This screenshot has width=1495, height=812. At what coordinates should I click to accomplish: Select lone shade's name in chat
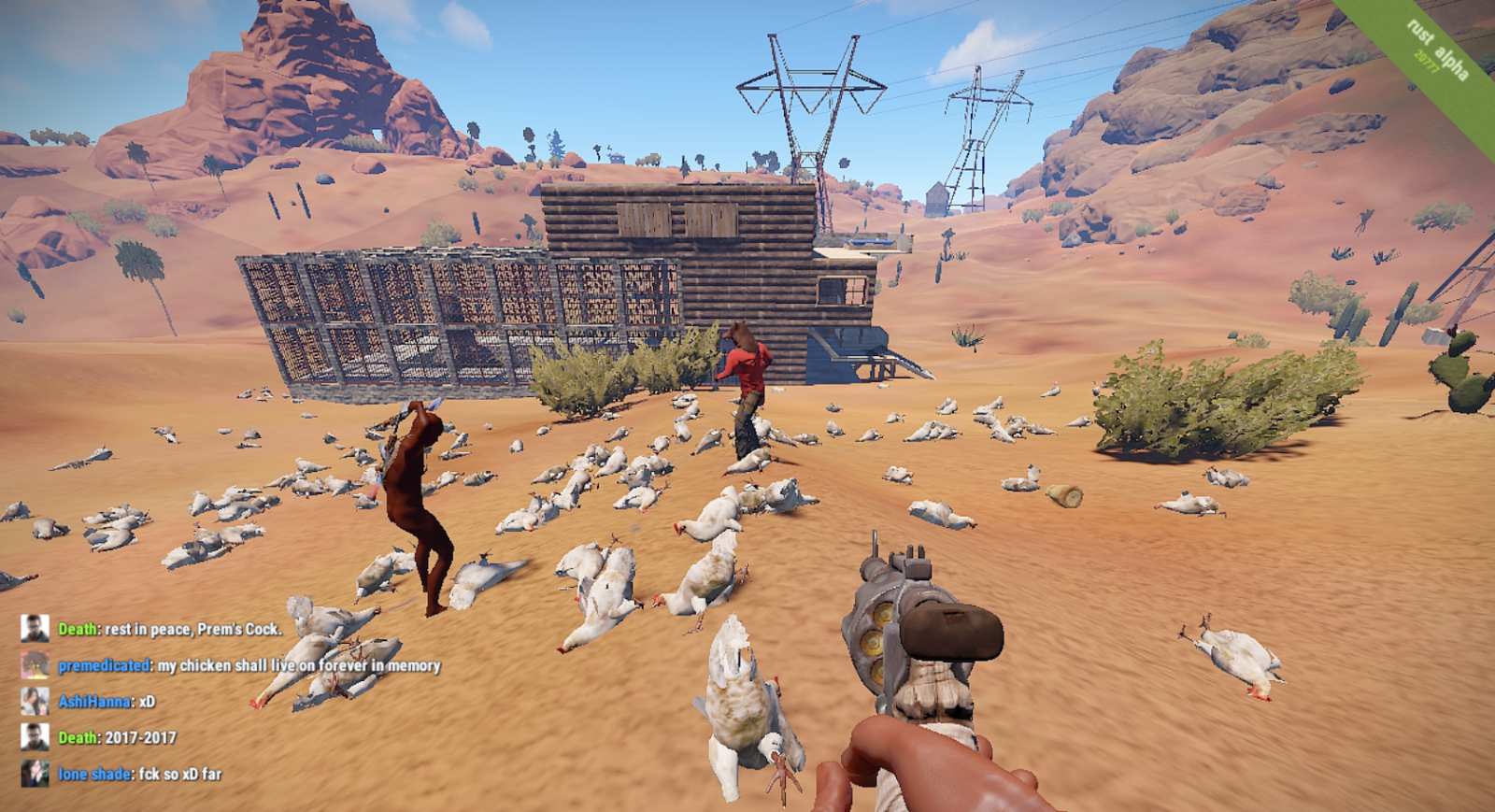[x=94, y=774]
